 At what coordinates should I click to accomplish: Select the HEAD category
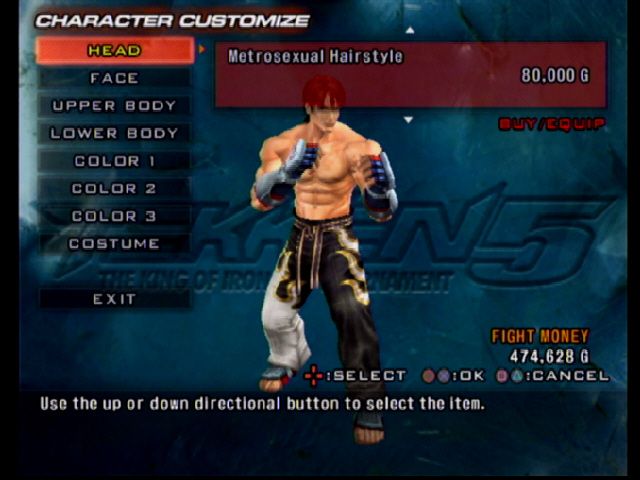(114, 50)
